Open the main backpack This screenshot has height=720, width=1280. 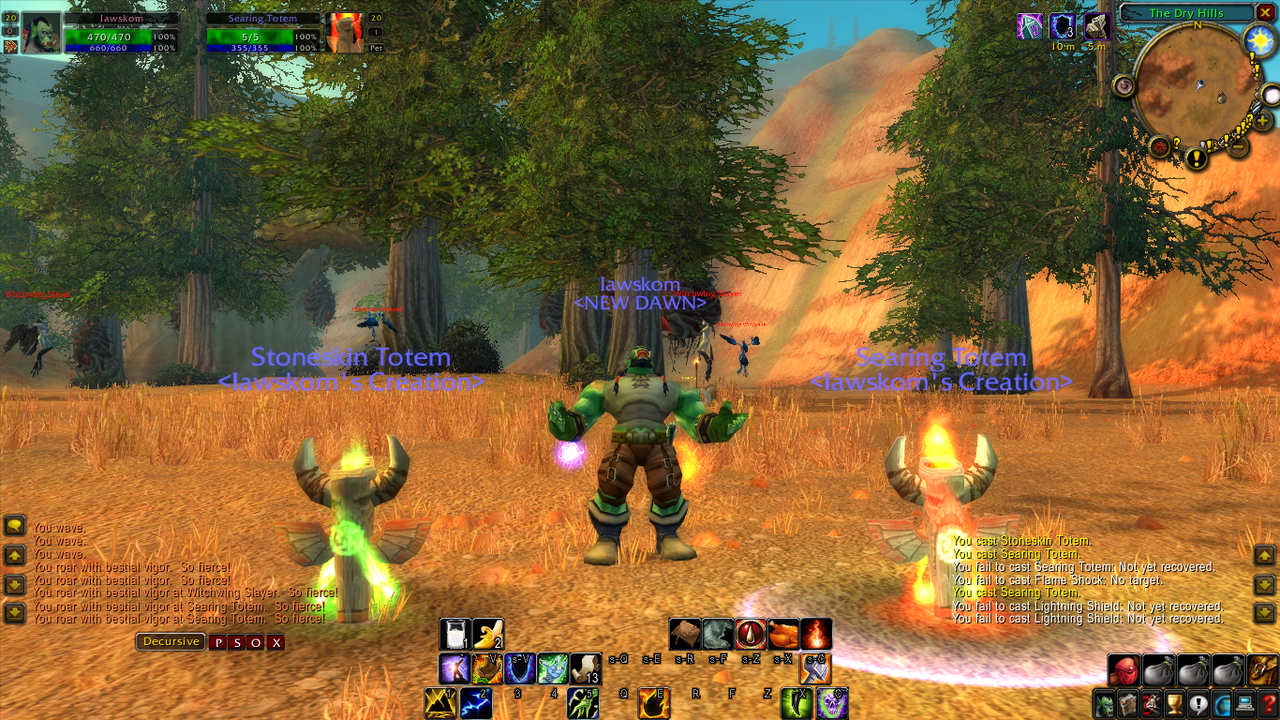(x=1262, y=670)
